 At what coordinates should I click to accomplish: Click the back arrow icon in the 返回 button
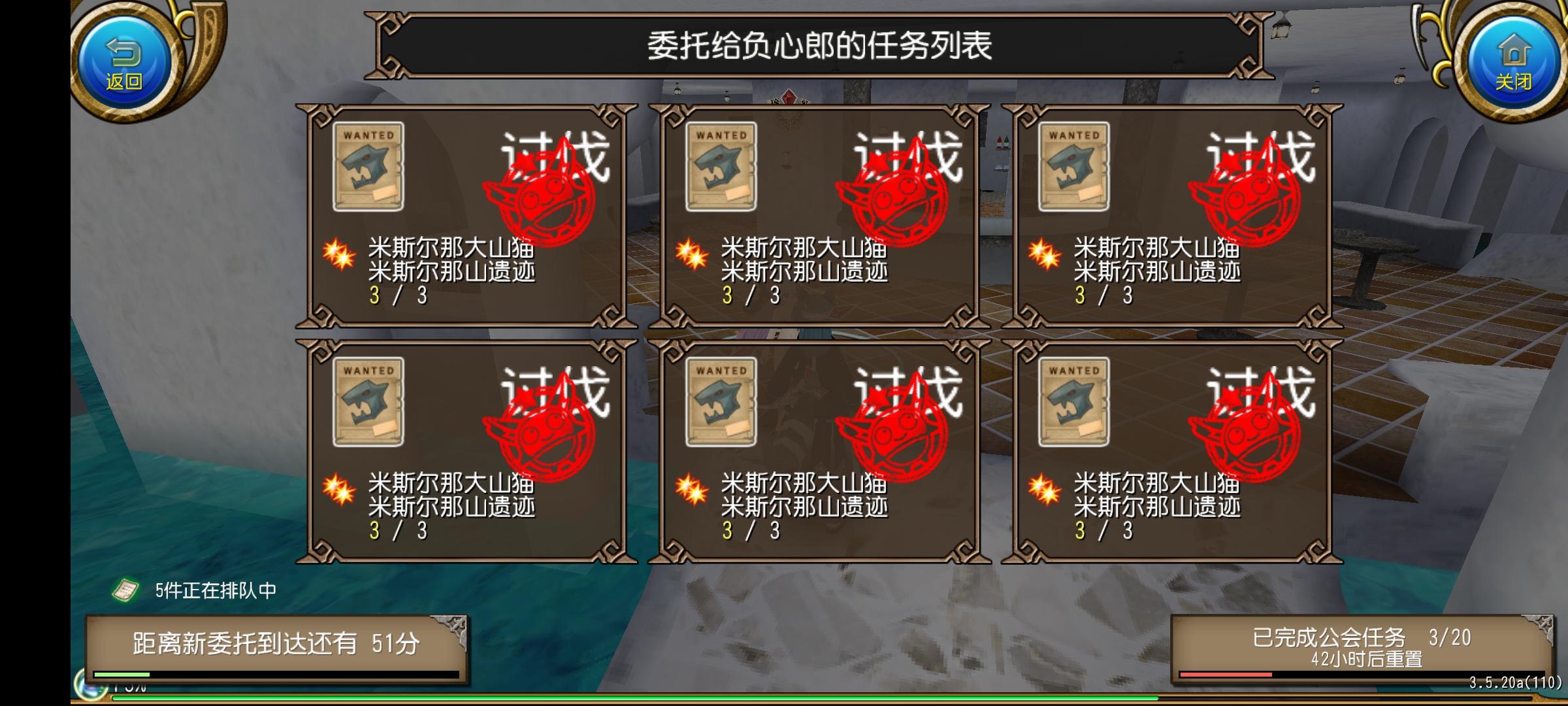[x=124, y=54]
